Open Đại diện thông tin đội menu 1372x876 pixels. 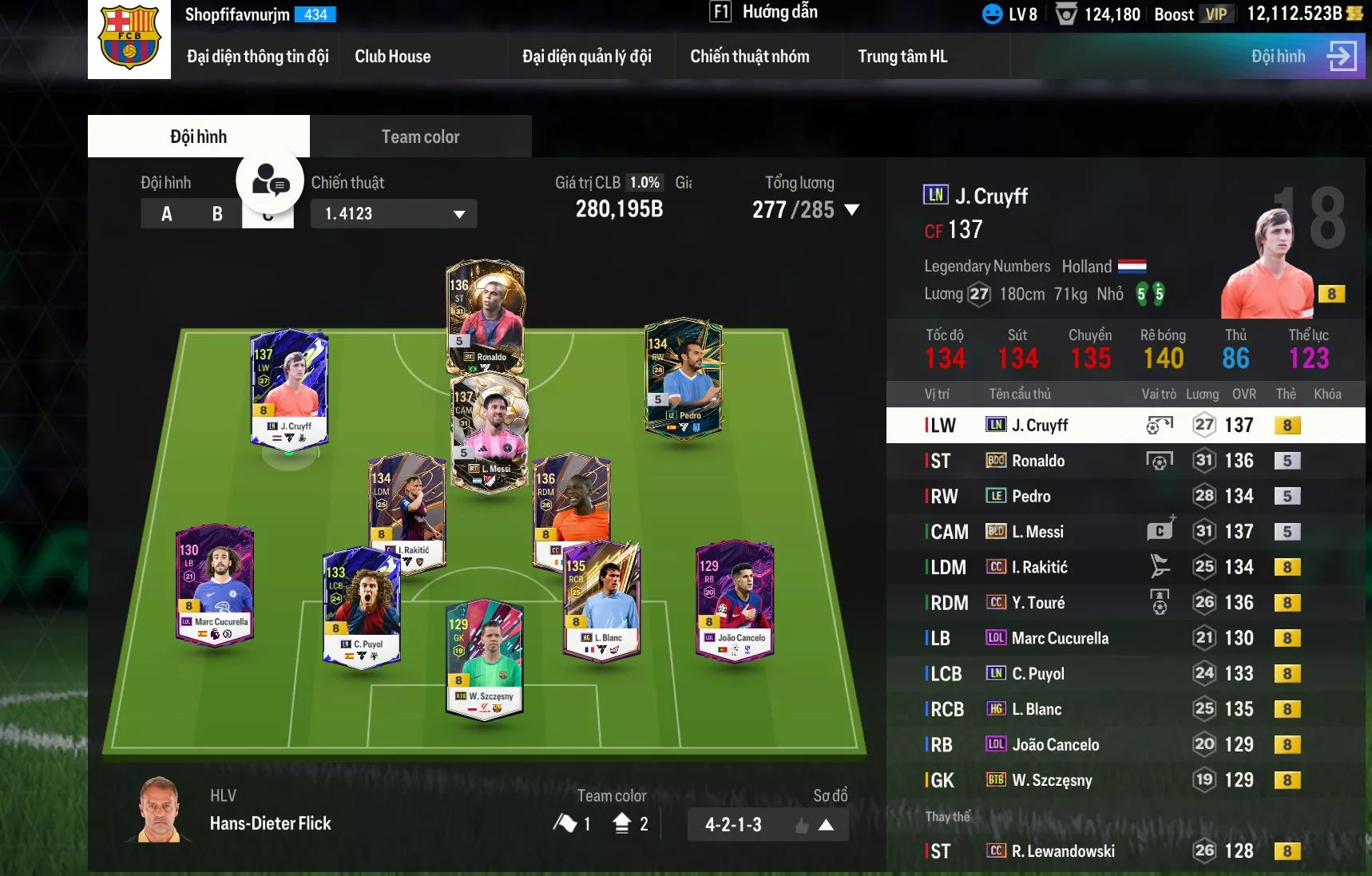pyautogui.click(x=257, y=57)
